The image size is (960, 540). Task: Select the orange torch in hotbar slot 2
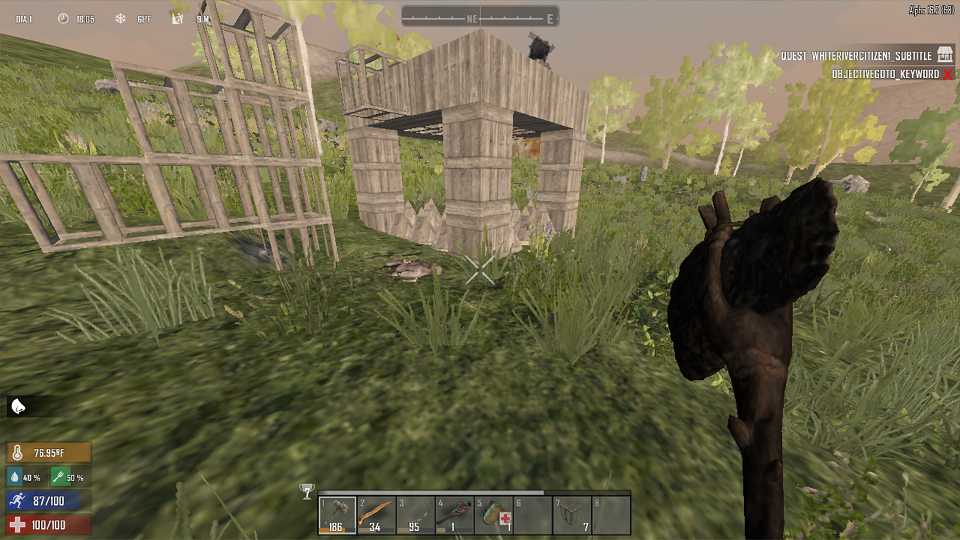click(x=377, y=516)
